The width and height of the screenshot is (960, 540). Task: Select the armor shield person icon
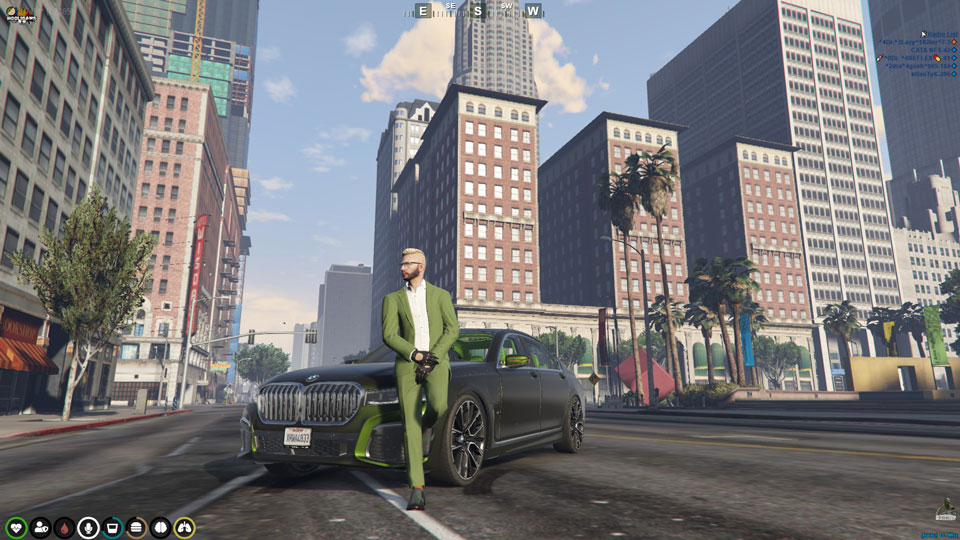(x=40, y=527)
